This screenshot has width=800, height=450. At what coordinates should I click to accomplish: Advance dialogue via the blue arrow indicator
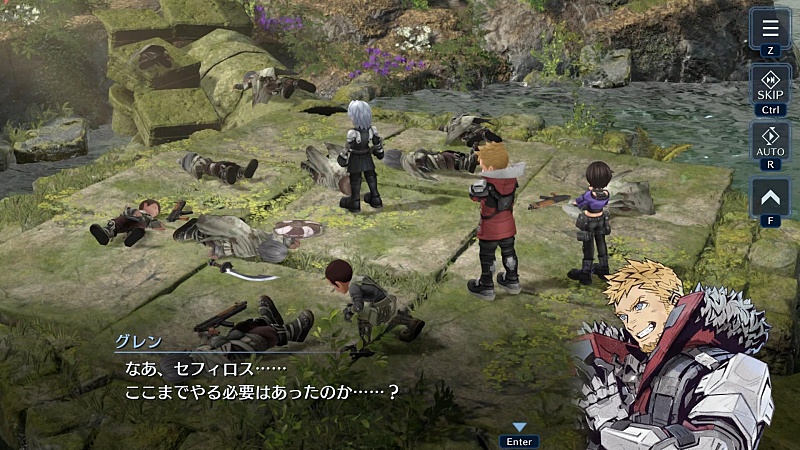coord(519,428)
